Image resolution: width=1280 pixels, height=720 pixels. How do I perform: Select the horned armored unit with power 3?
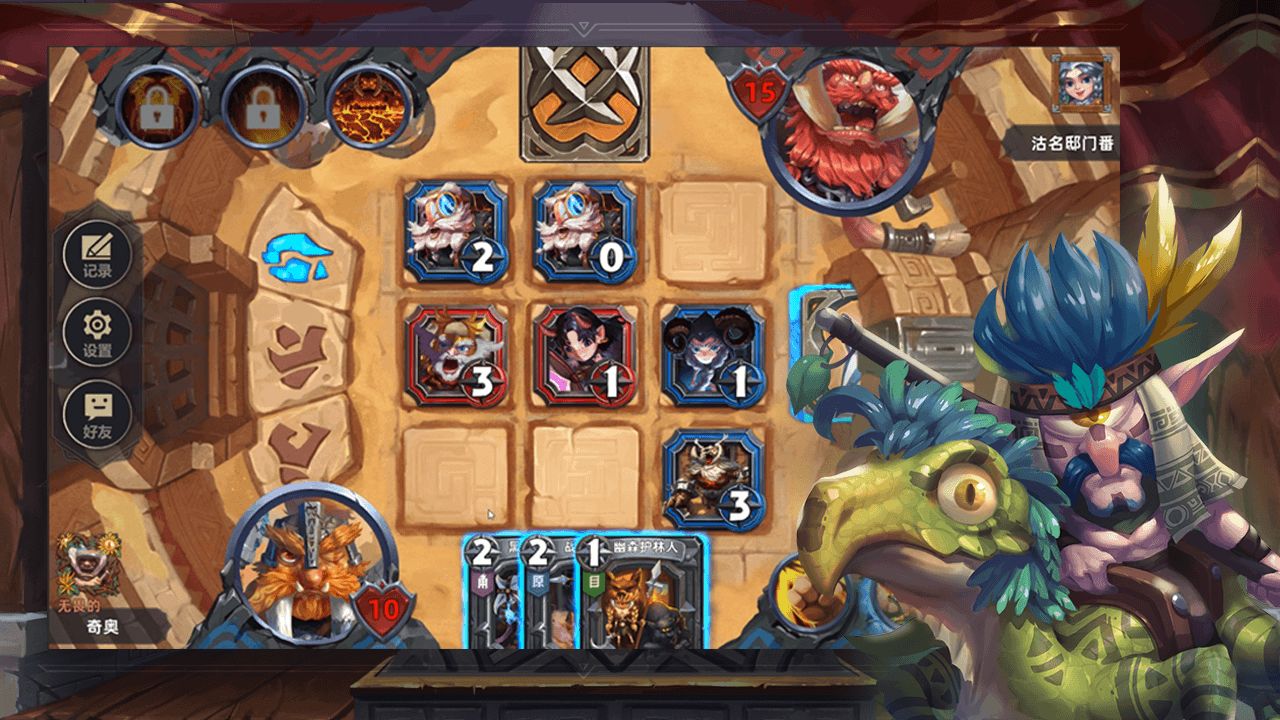coord(713,480)
